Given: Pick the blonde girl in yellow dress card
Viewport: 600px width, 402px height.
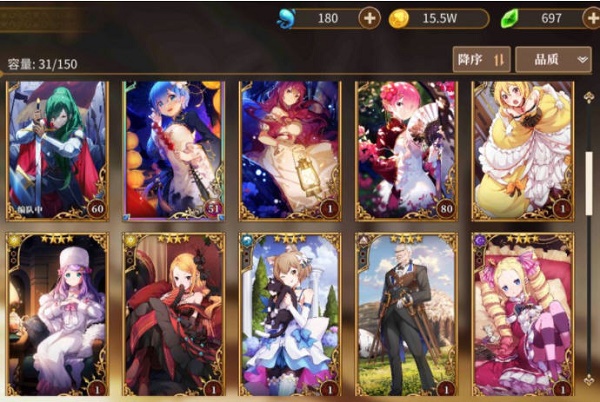Looking at the screenshot, I should tap(521, 150).
